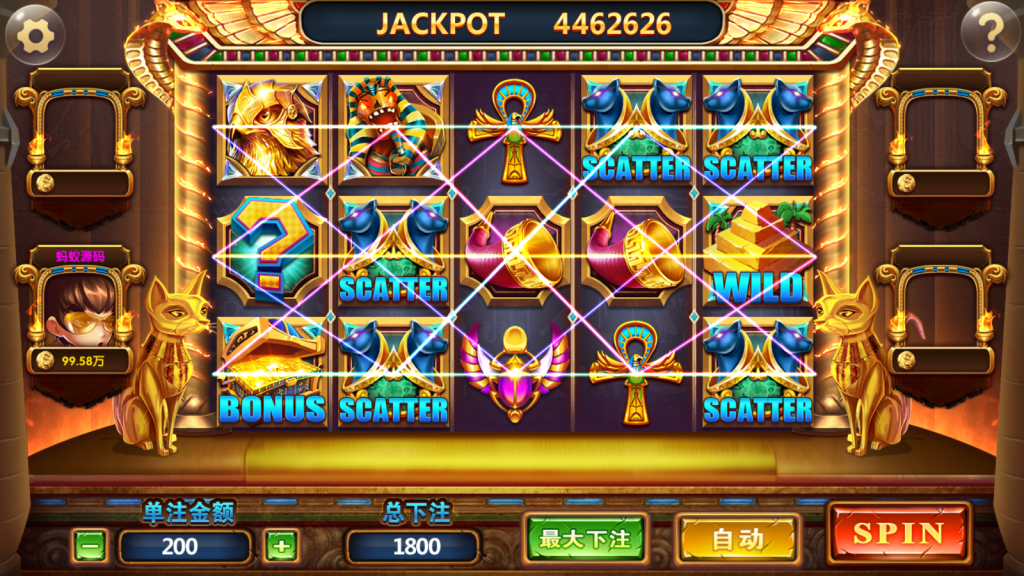Image resolution: width=1024 pixels, height=576 pixels.
Task: Open the gear settings menu
Action: (36, 34)
